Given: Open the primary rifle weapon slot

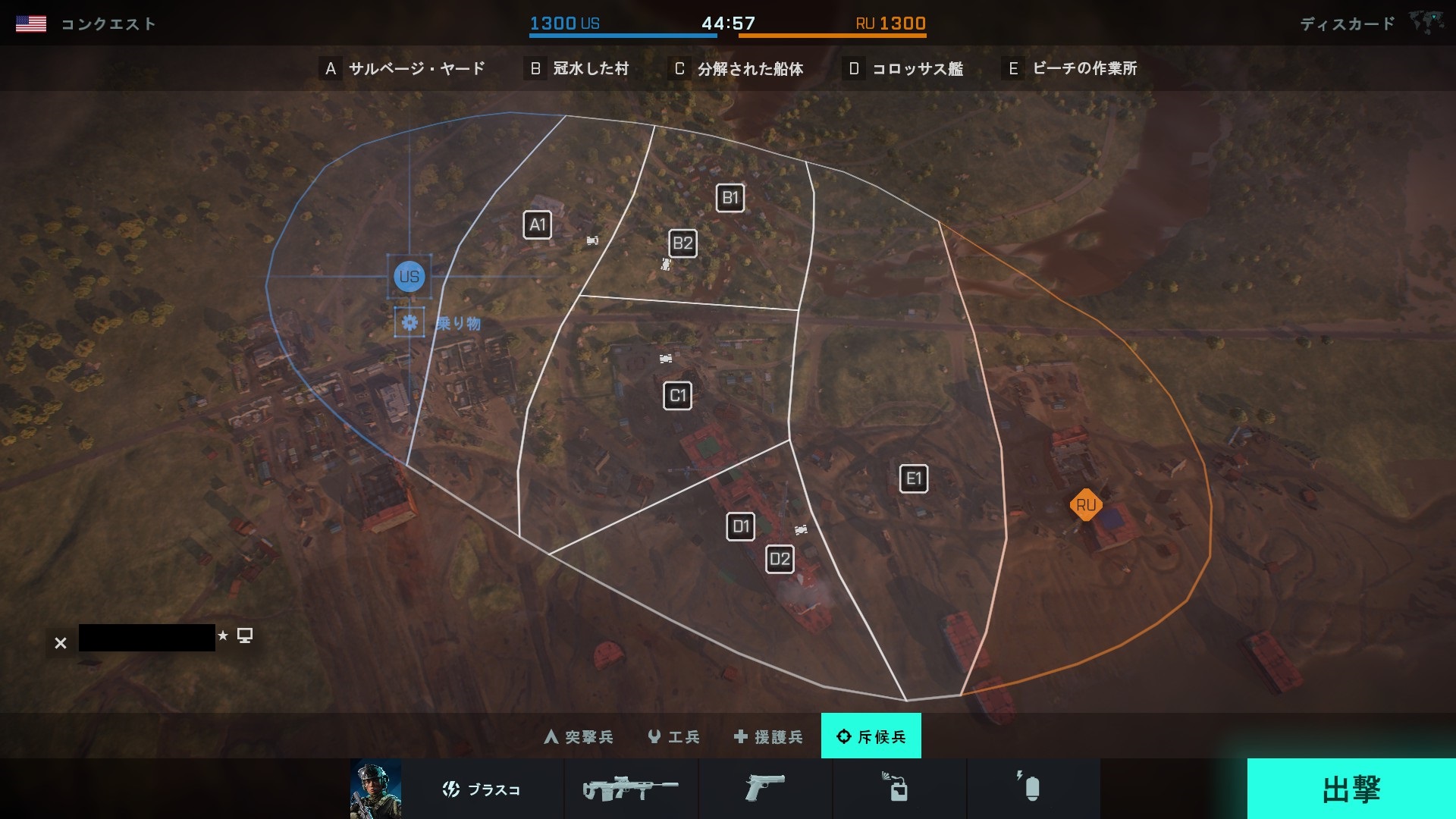Looking at the screenshot, I should 631,789.
